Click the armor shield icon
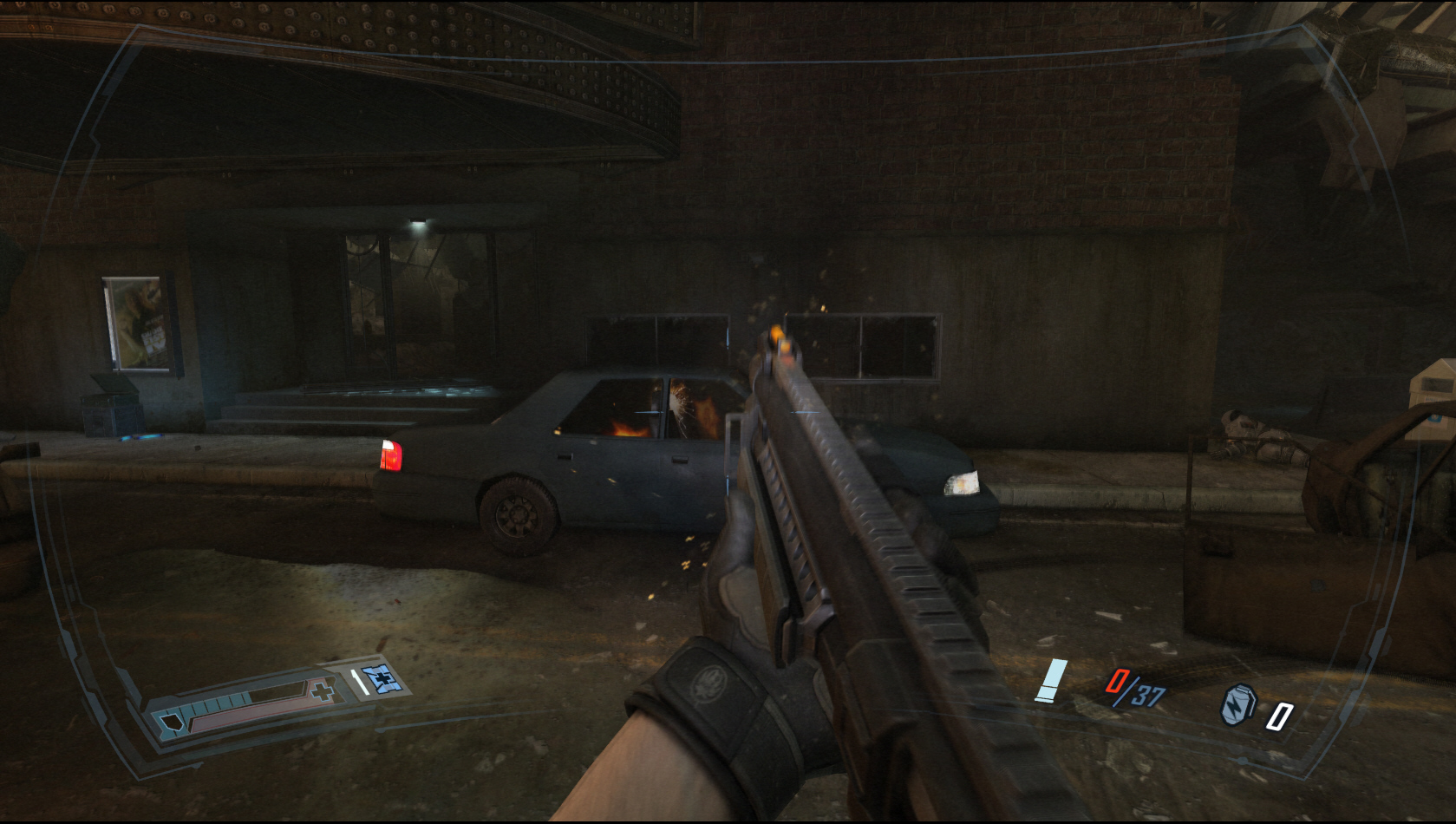This screenshot has height=824, width=1456. 172,722
